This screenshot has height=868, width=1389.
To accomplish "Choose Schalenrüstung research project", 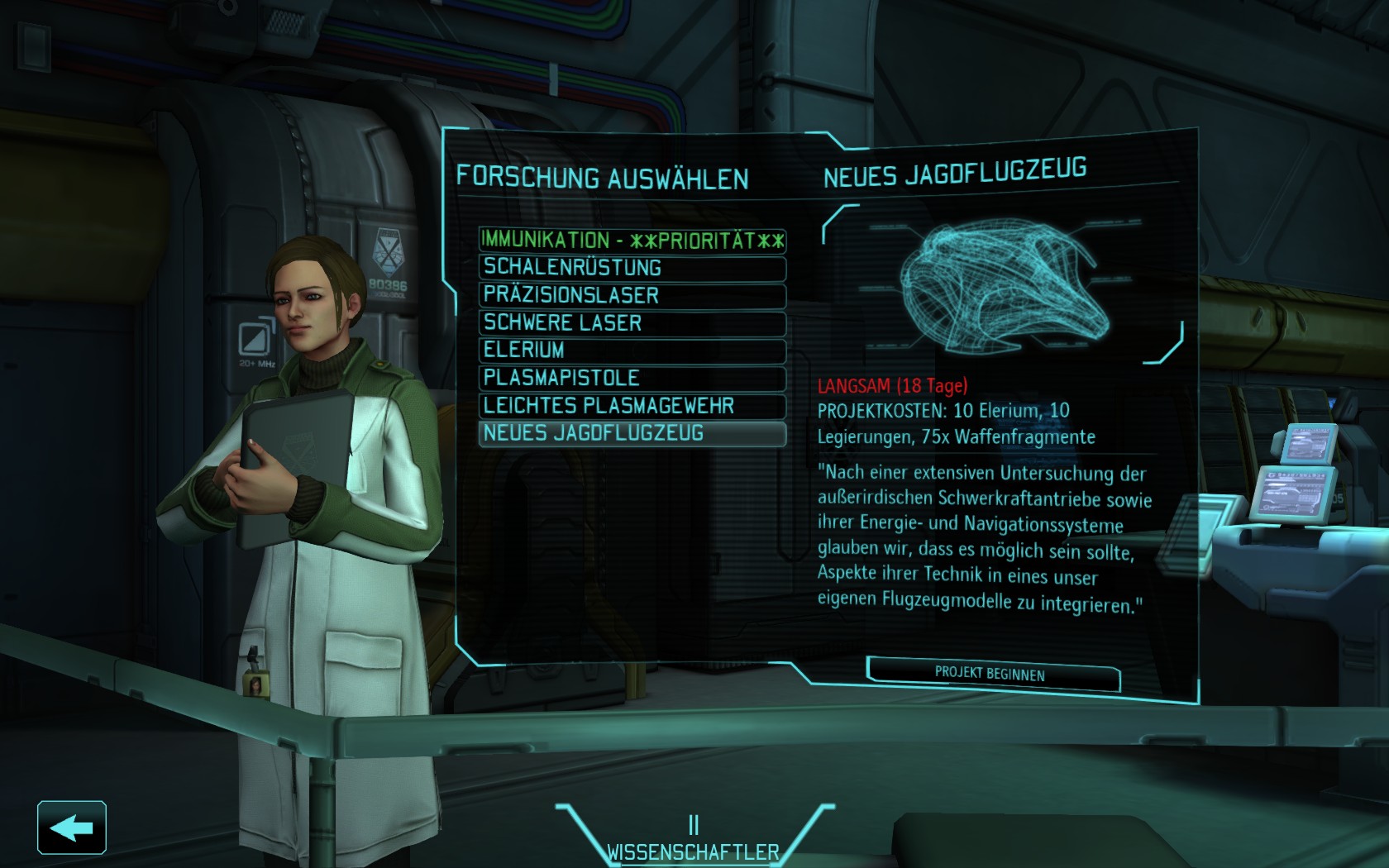I will [632, 268].
